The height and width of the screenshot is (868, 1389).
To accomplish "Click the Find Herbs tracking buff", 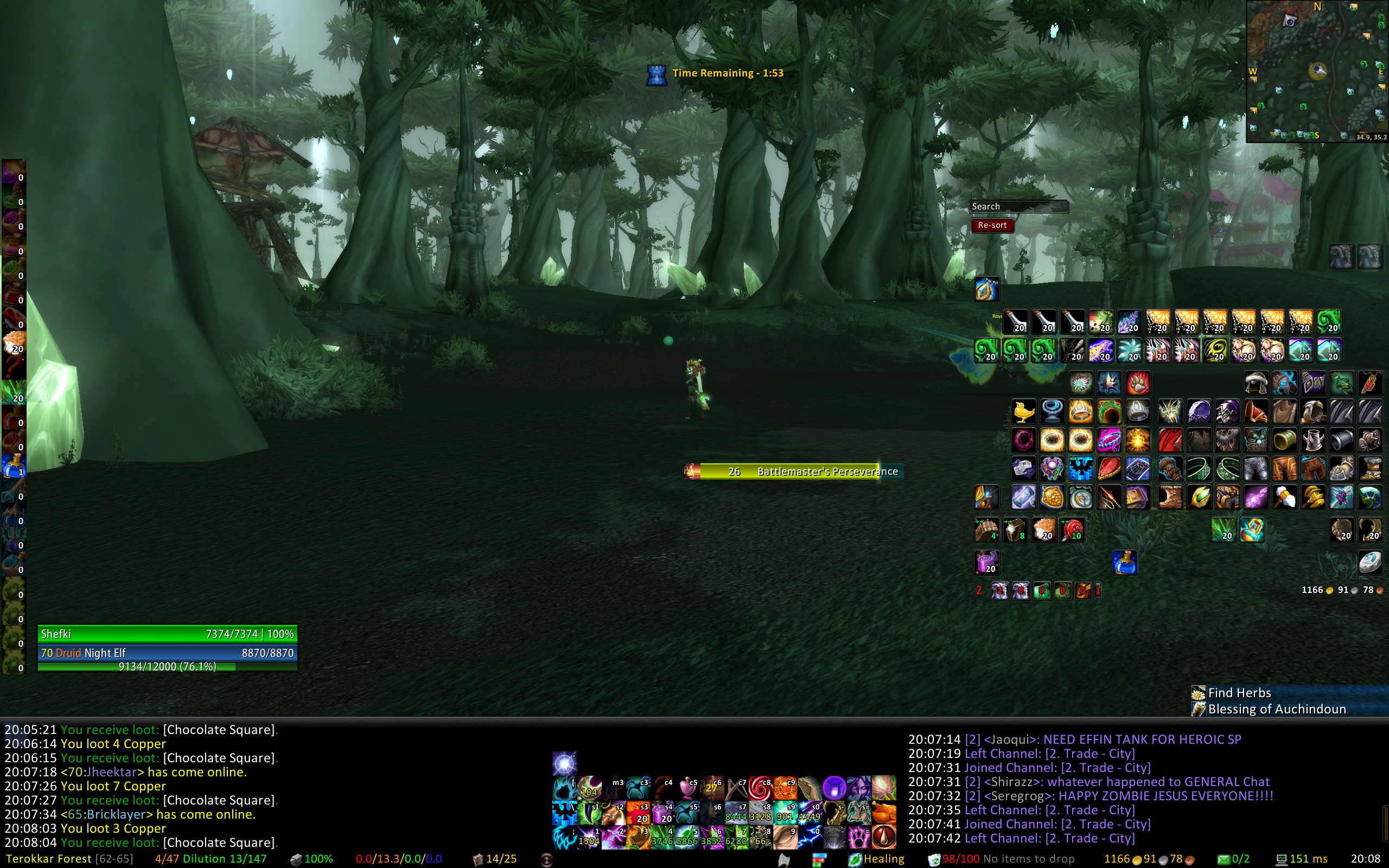I will pos(1239,693).
